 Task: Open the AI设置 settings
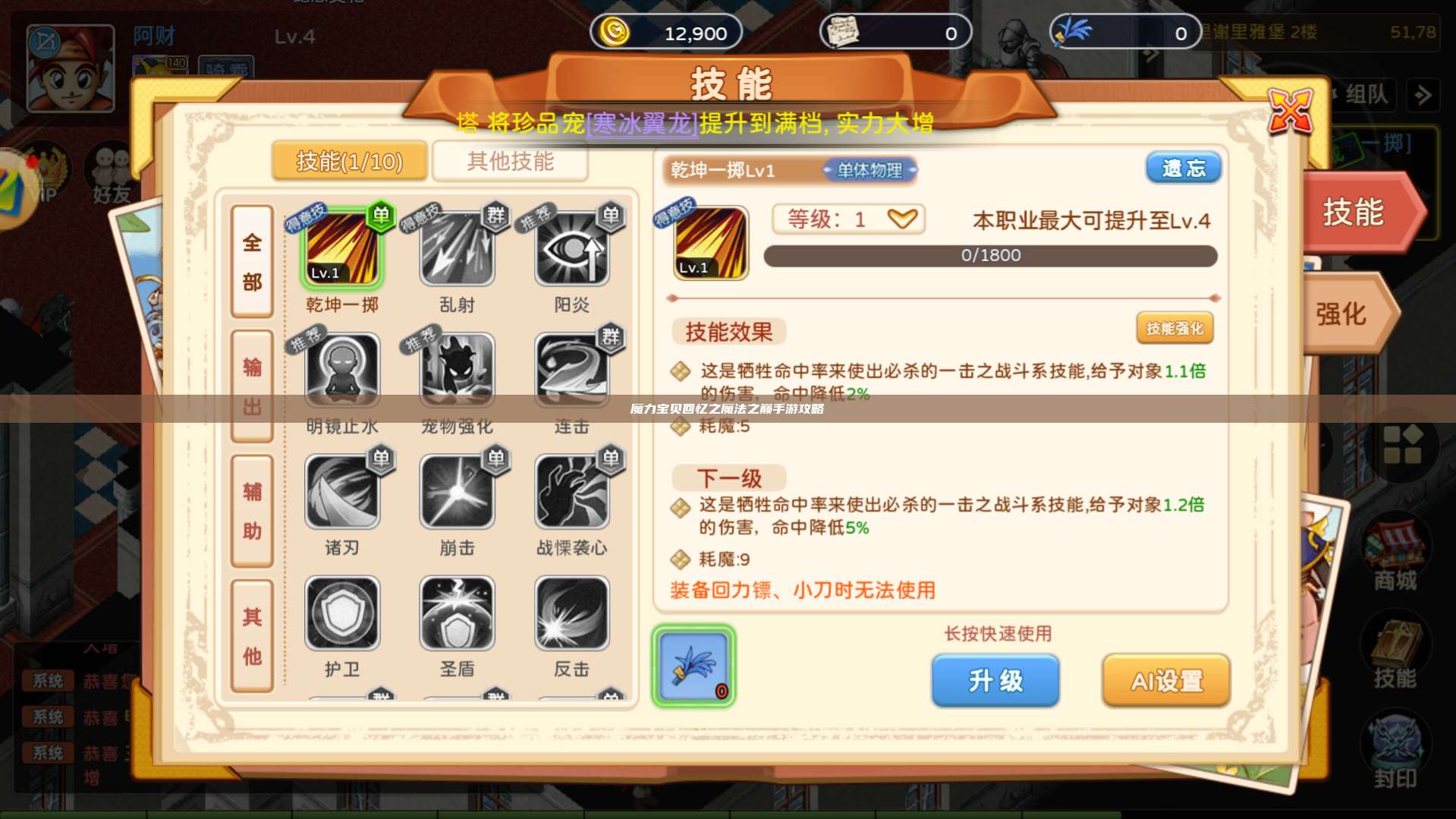pos(1165,681)
